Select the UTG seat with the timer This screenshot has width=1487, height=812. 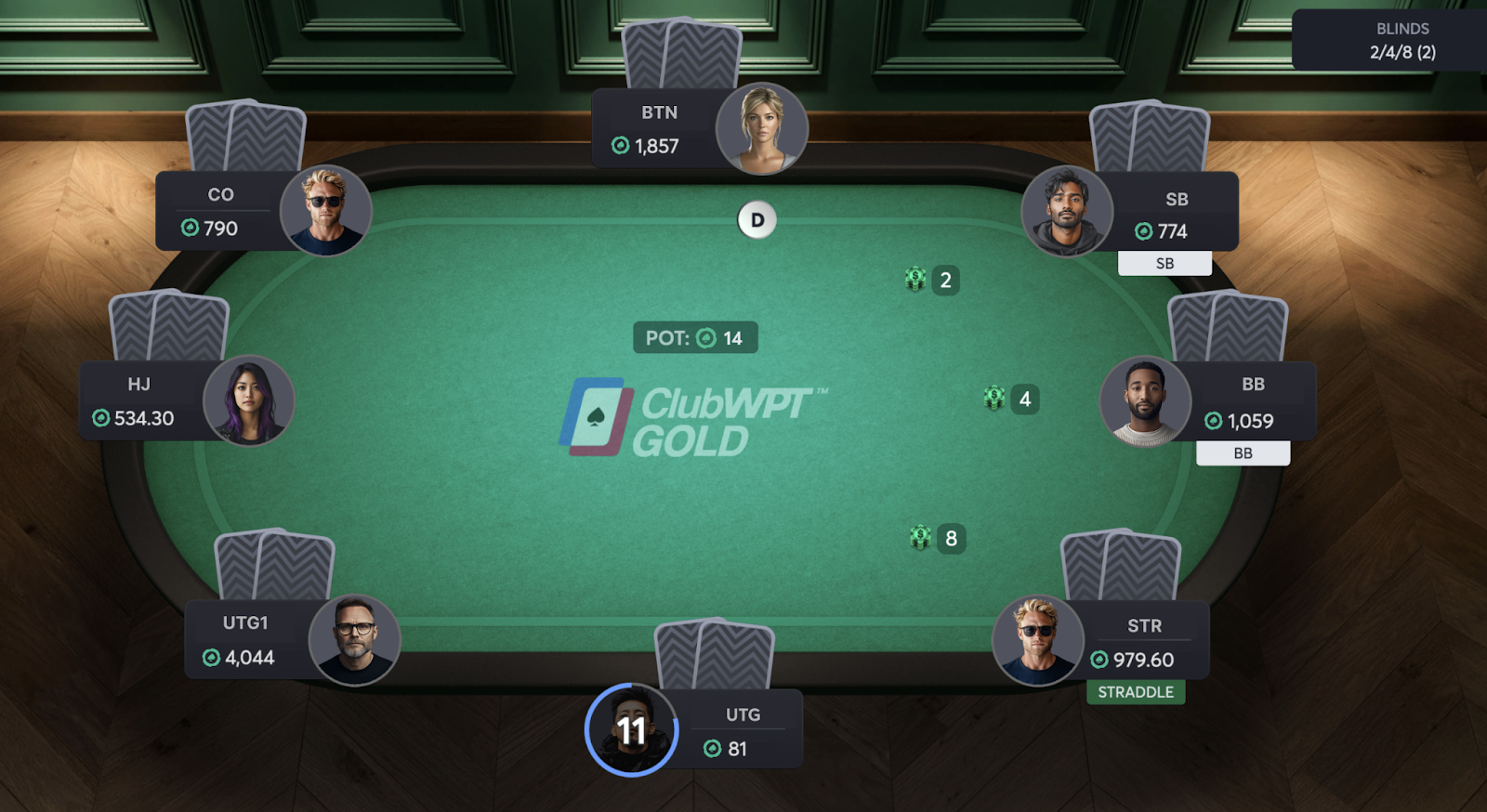click(x=742, y=731)
